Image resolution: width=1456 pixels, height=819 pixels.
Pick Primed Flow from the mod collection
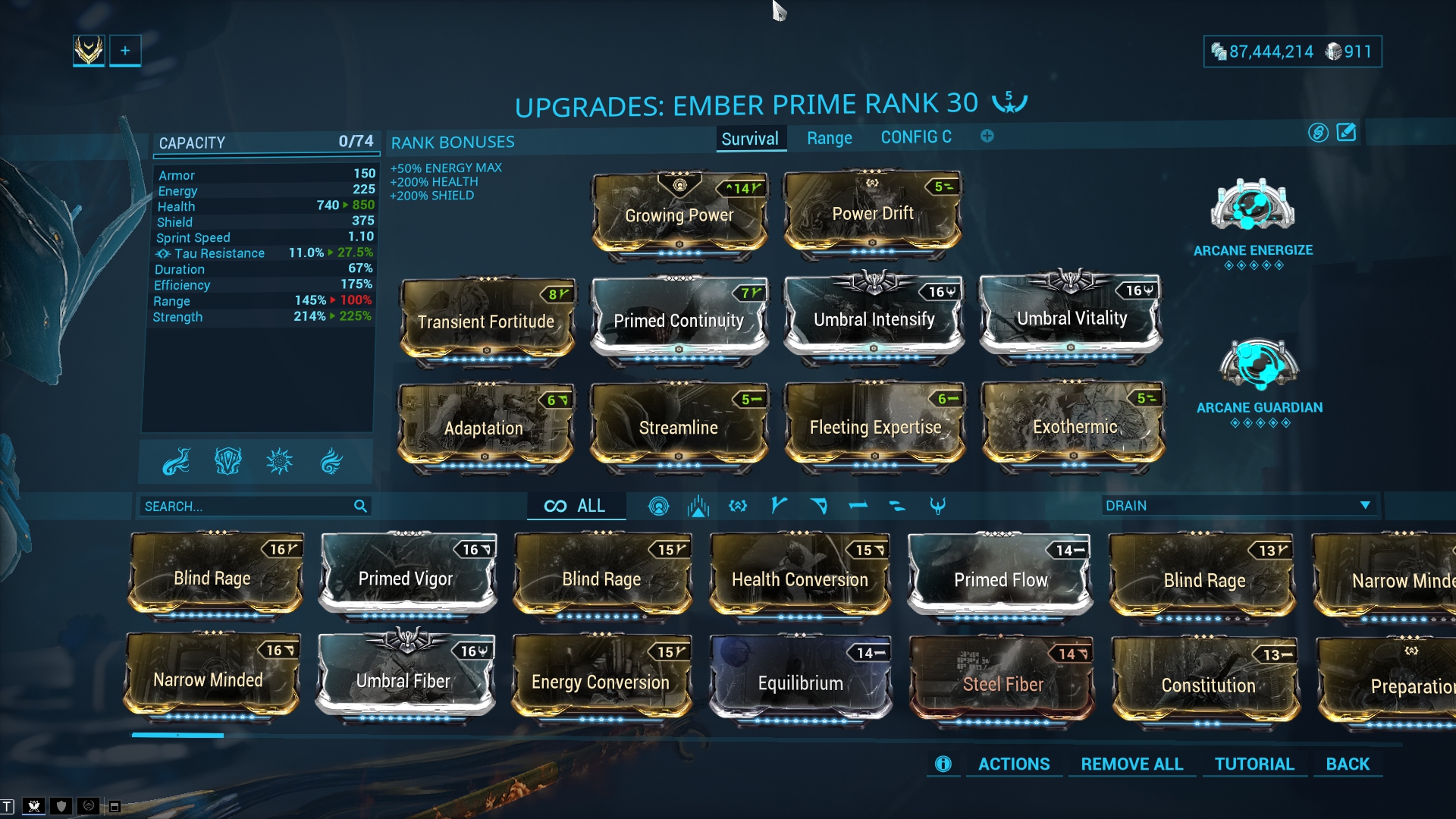(x=1000, y=579)
